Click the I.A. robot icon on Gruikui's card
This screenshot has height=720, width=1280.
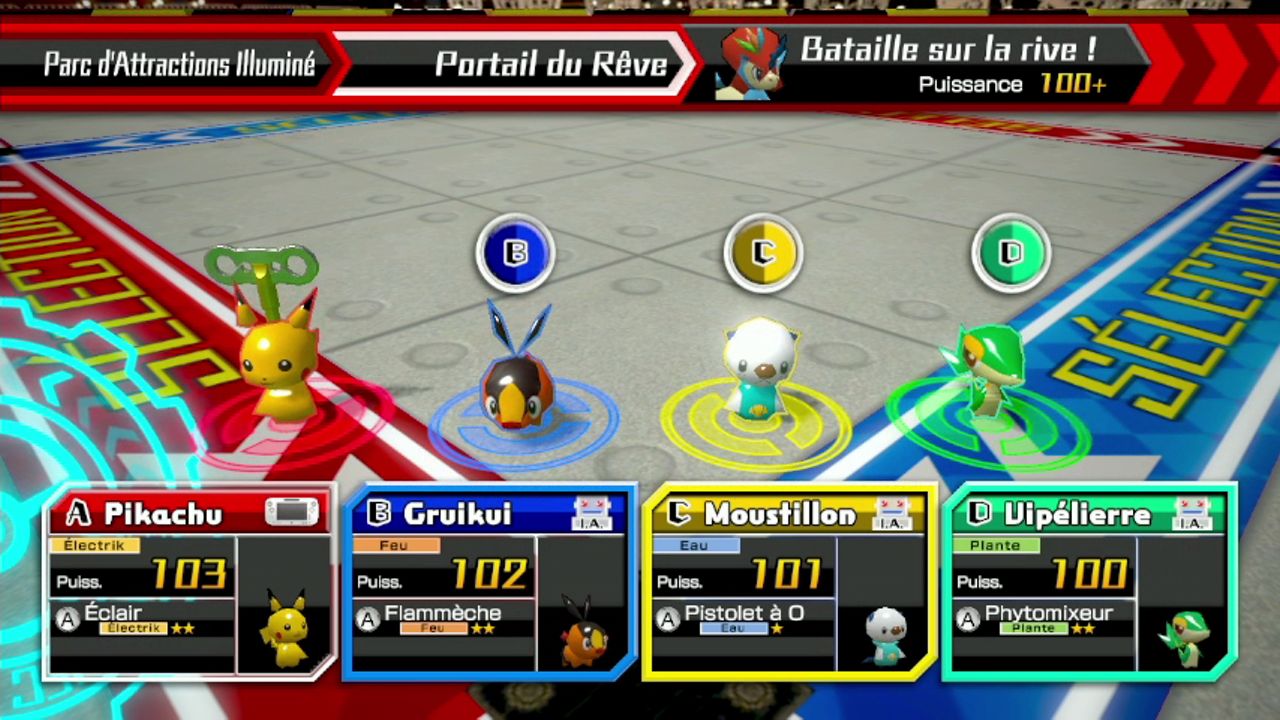pyautogui.click(x=591, y=513)
